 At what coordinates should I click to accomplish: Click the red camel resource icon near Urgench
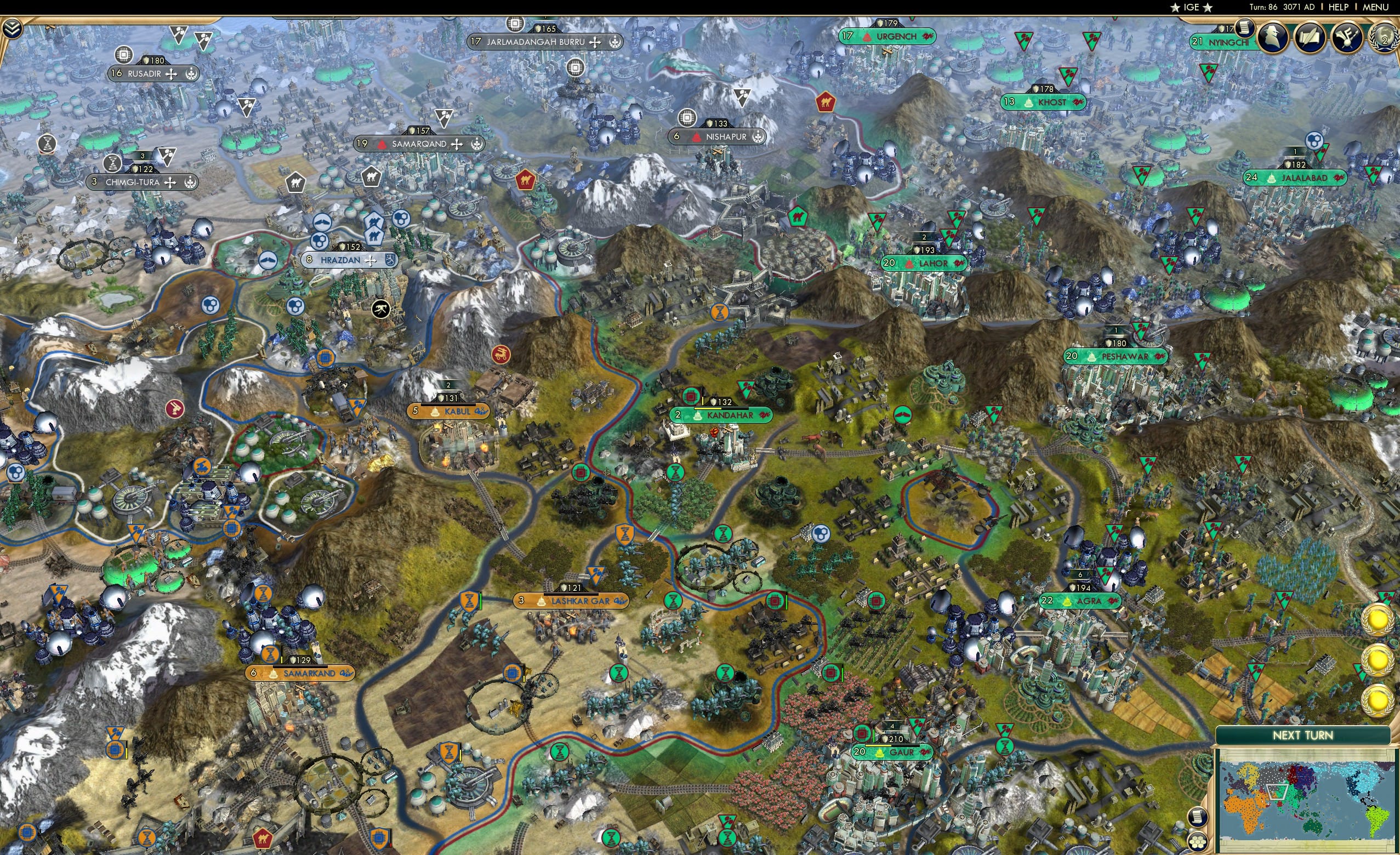click(x=827, y=102)
